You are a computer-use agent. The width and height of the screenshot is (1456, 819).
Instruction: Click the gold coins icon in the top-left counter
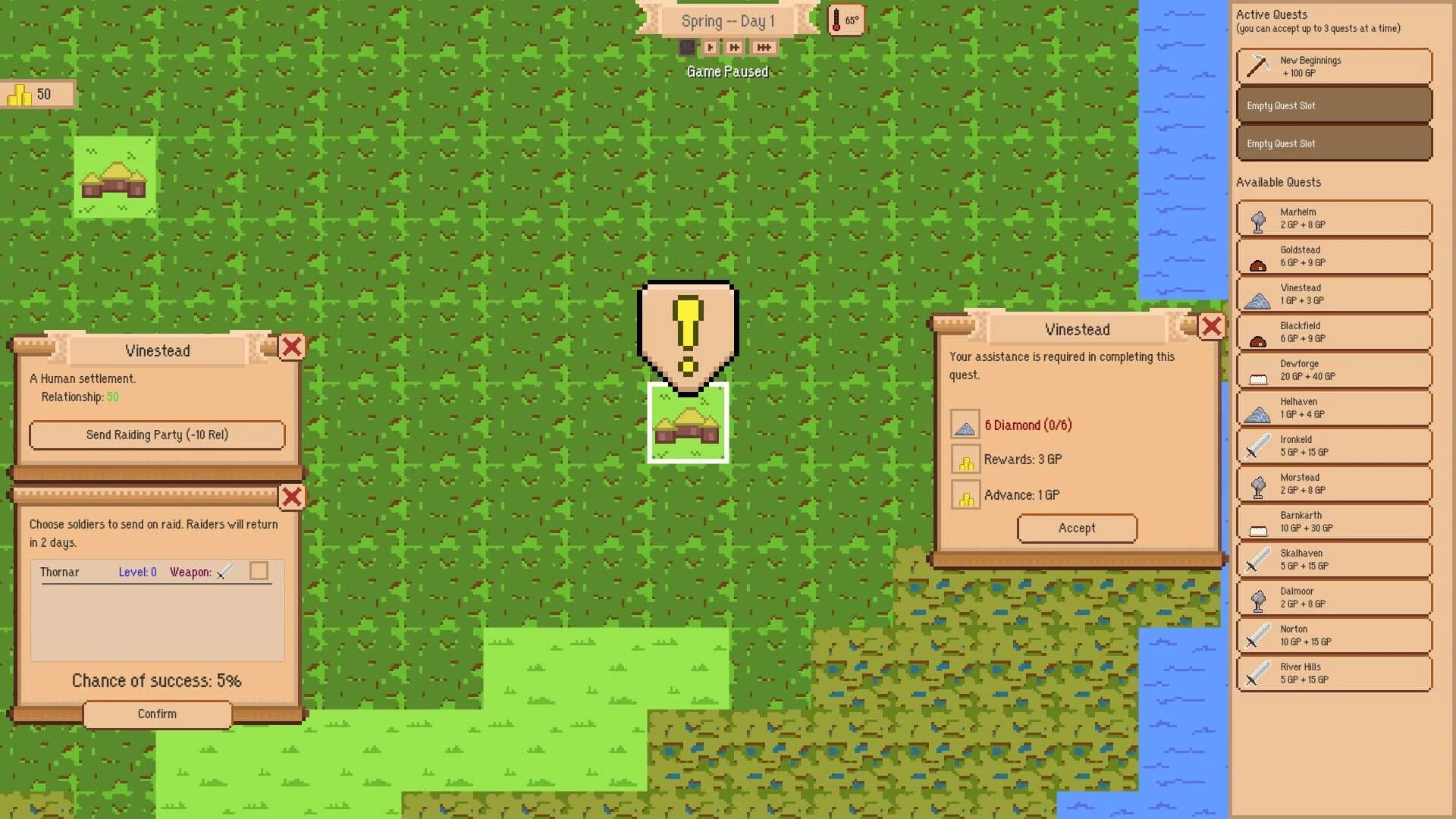point(19,94)
